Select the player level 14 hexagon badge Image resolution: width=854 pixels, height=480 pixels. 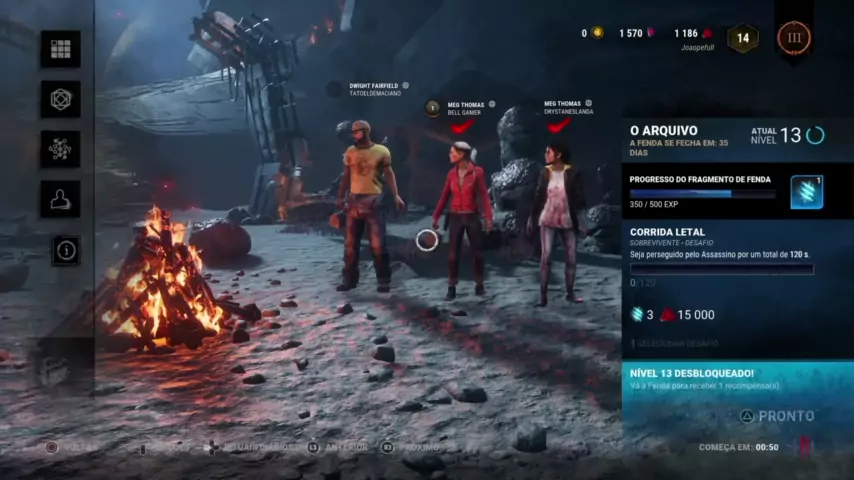[x=743, y=39]
